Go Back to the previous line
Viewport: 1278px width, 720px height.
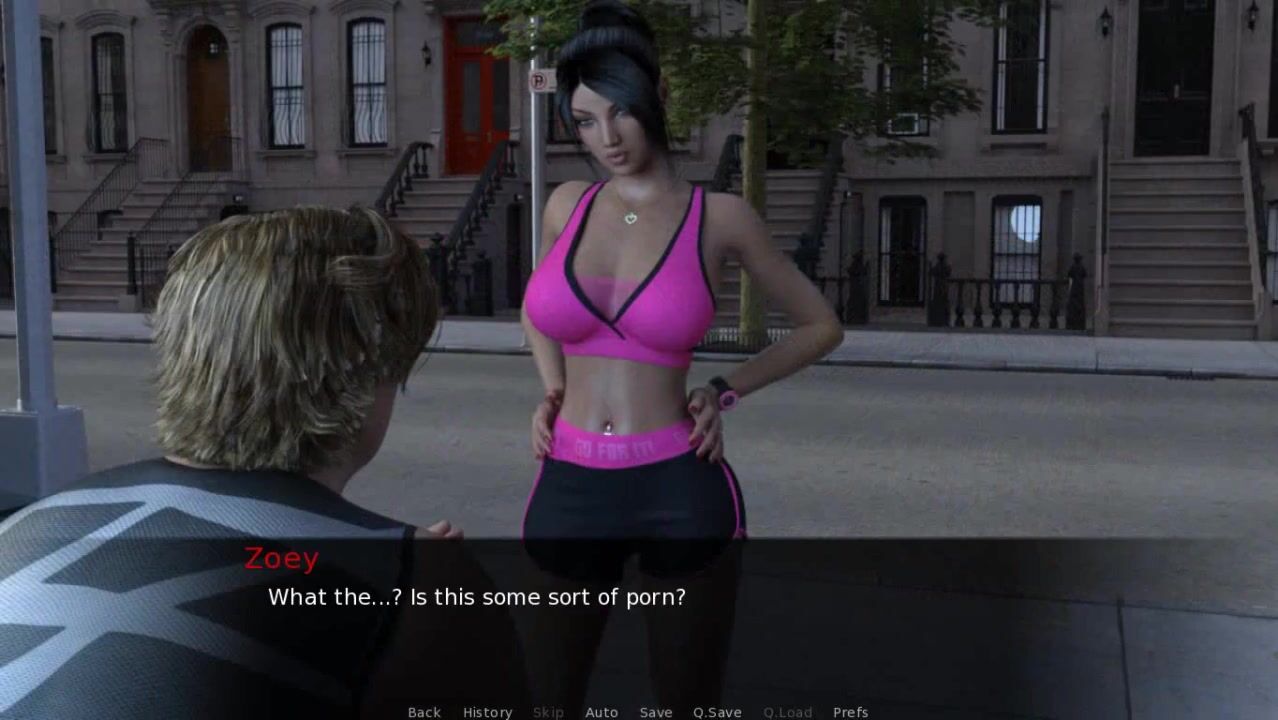(x=424, y=712)
